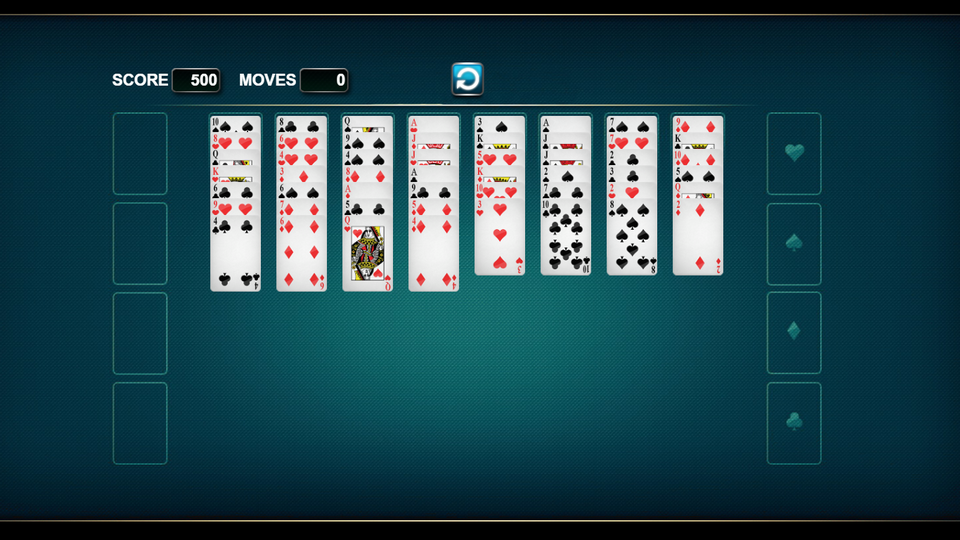
Task: Pick the 10 of clubs card
Action: [565, 240]
